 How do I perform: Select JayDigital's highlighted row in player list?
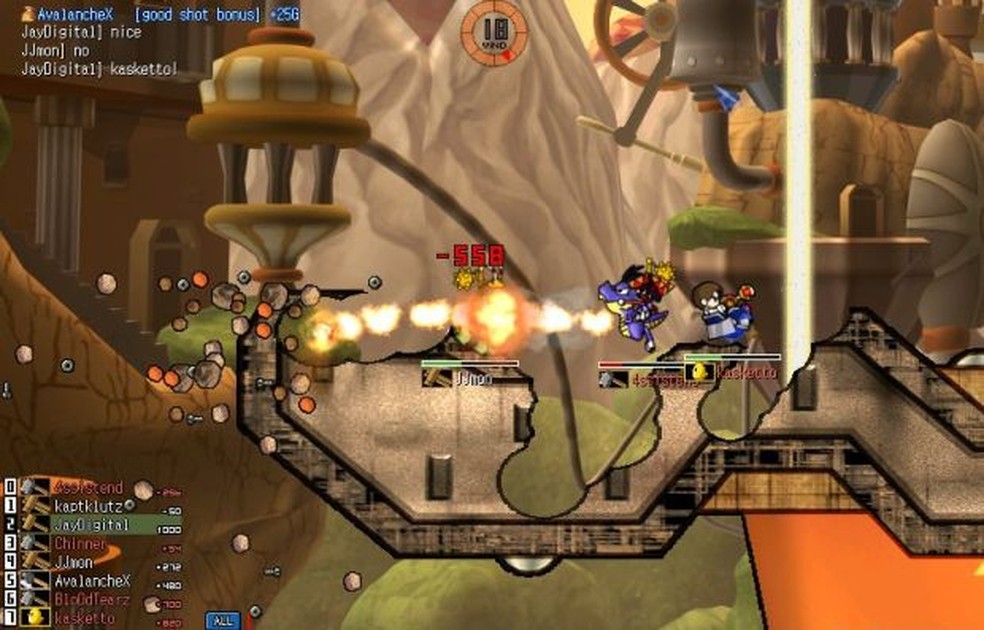90,525
